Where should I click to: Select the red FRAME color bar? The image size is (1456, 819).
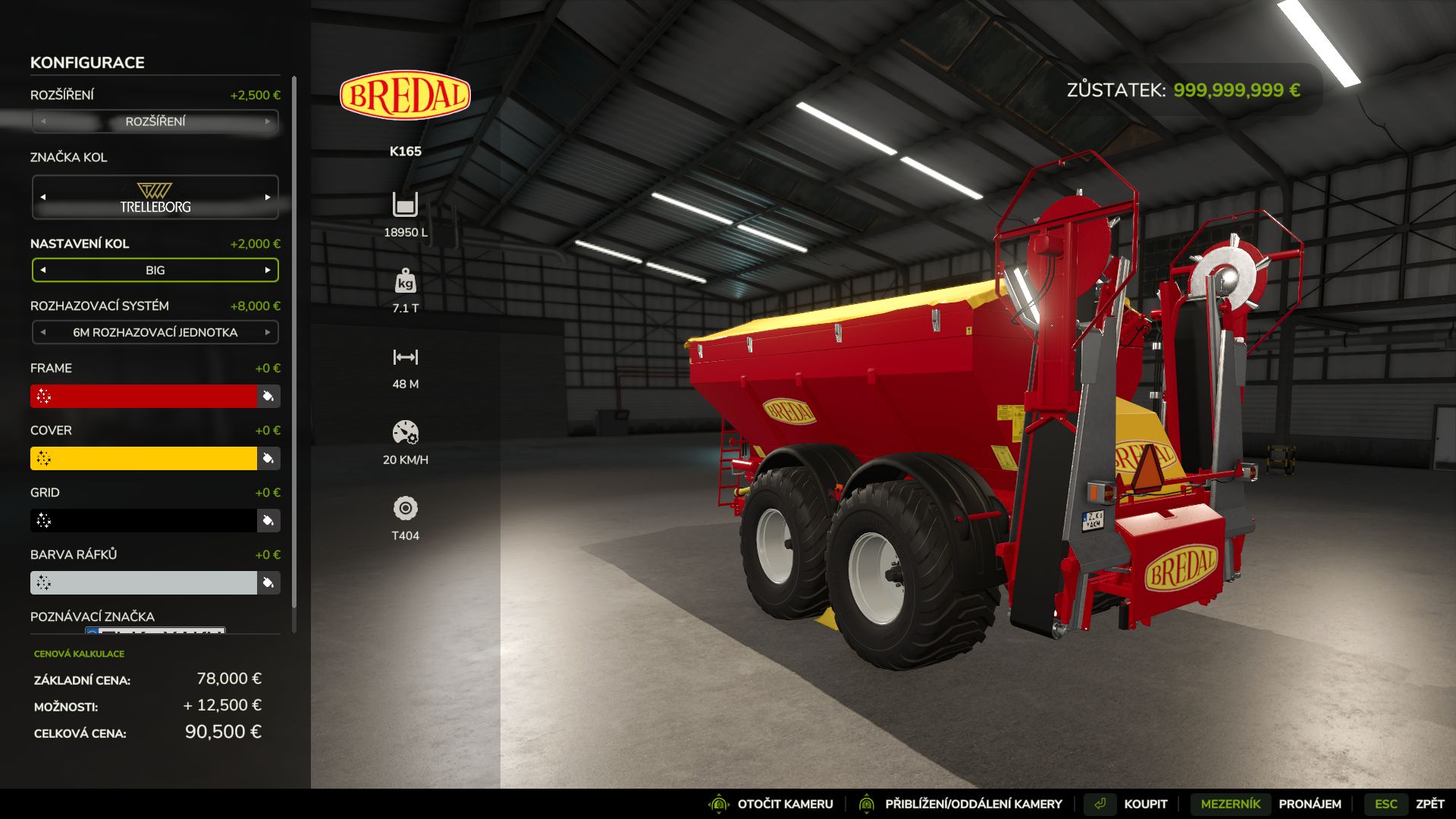(144, 396)
